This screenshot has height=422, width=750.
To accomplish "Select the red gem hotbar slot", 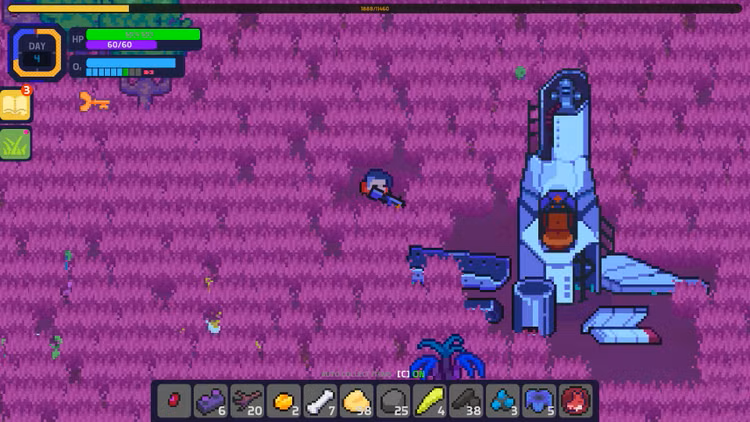I will coord(174,400).
